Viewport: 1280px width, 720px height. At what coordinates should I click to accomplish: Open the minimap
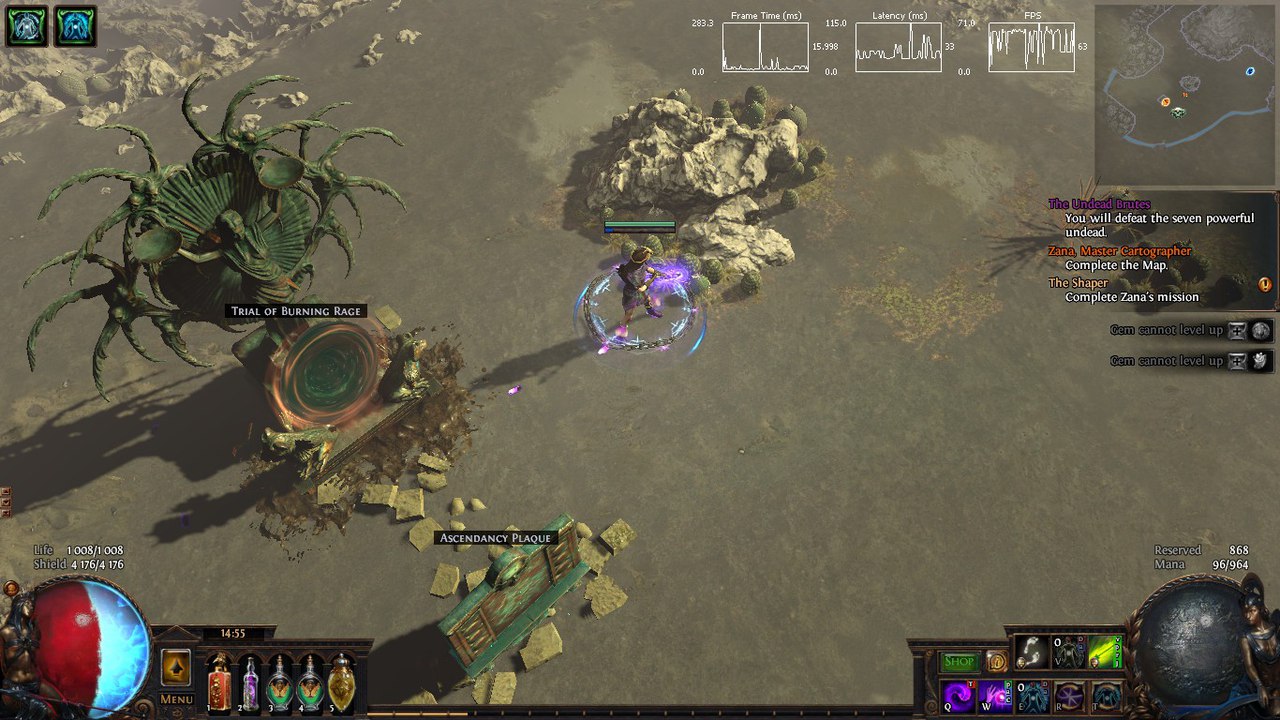tap(1185, 95)
